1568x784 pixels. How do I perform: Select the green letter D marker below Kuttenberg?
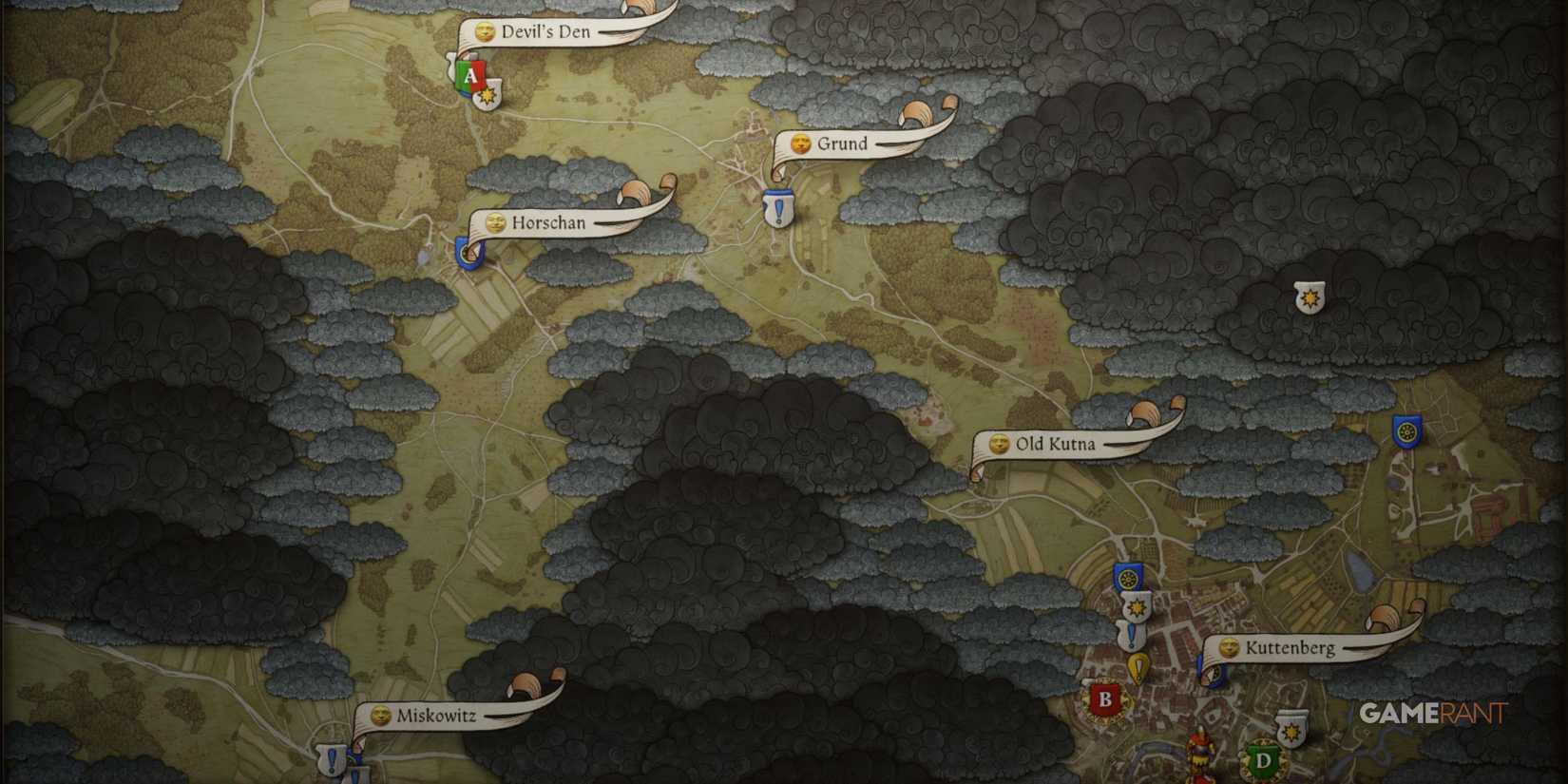1264,760
